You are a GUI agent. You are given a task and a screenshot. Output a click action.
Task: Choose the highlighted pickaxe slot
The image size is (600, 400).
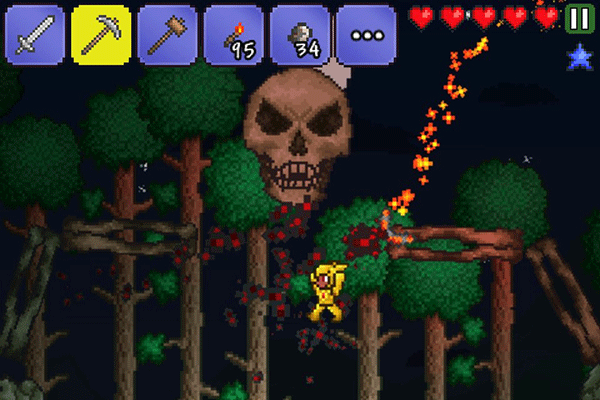pos(101,33)
